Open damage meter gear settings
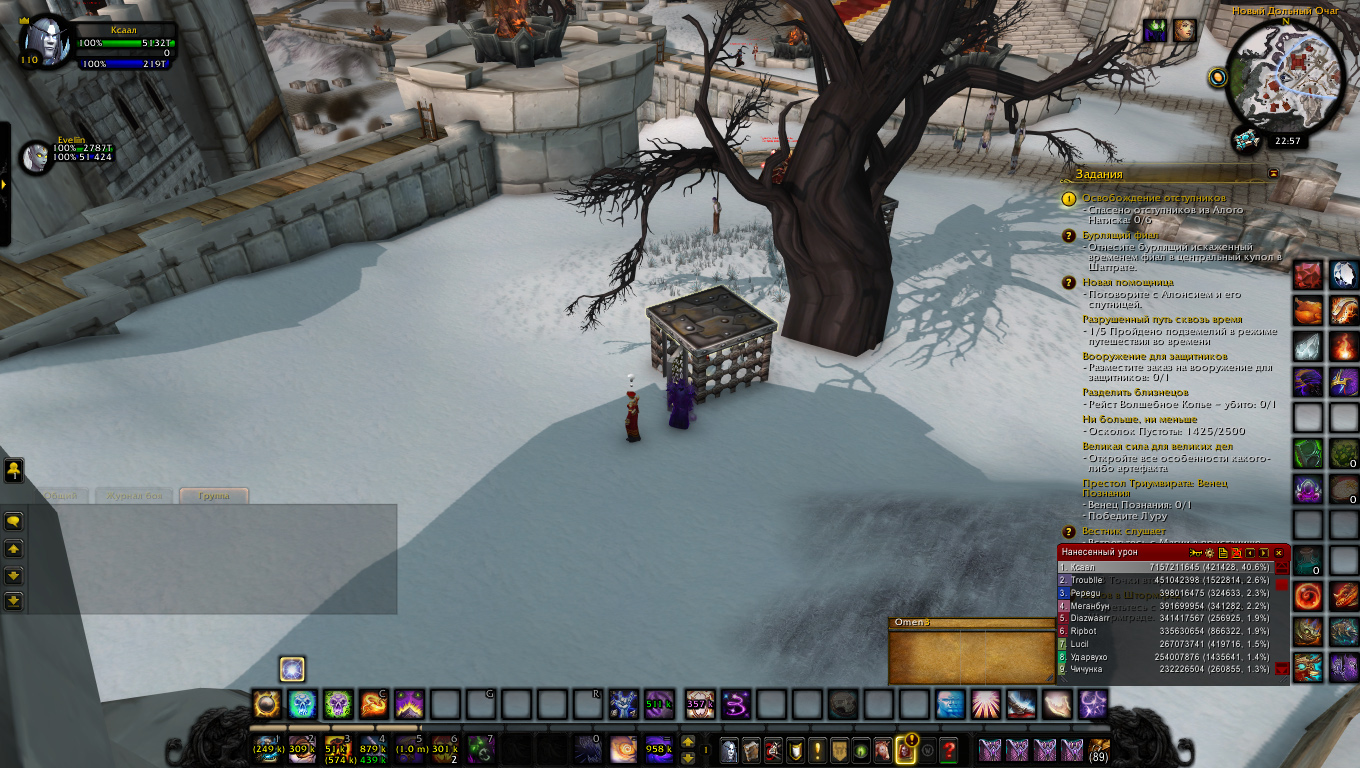This screenshot has height=768, width=1360. point(1208,552)
